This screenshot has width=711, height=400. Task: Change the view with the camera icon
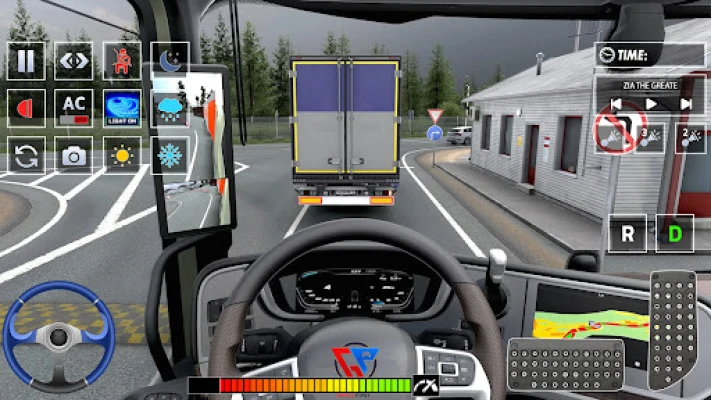[x=74, y=155]
